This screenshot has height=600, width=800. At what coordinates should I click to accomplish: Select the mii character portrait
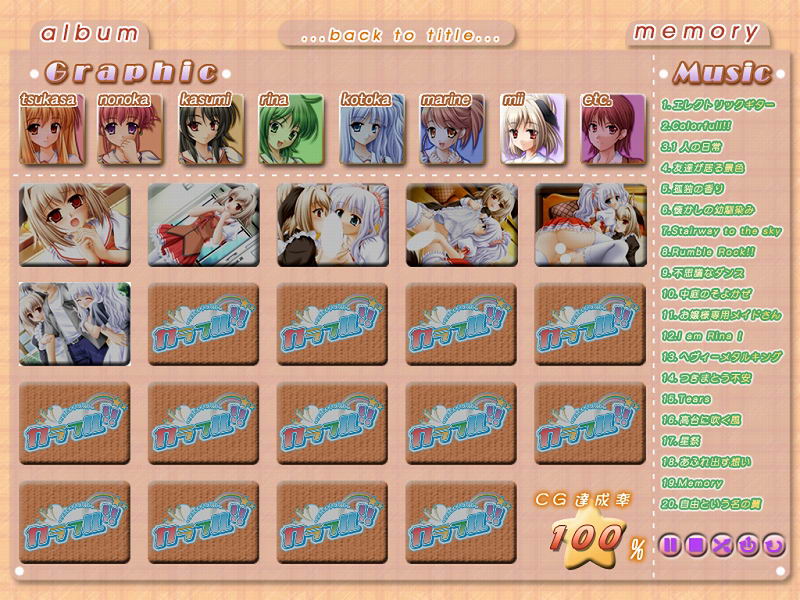coord(533,130)
